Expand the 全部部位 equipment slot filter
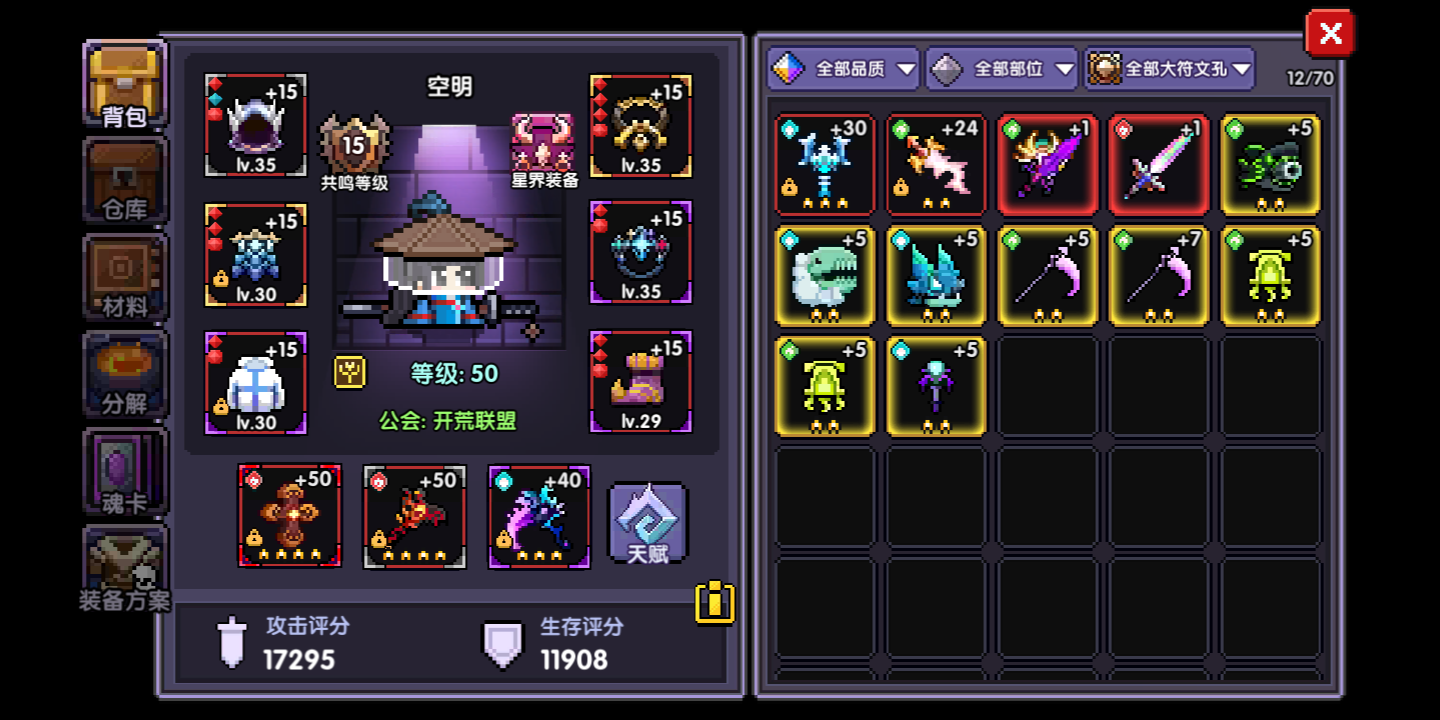 tap(1000, 69)
